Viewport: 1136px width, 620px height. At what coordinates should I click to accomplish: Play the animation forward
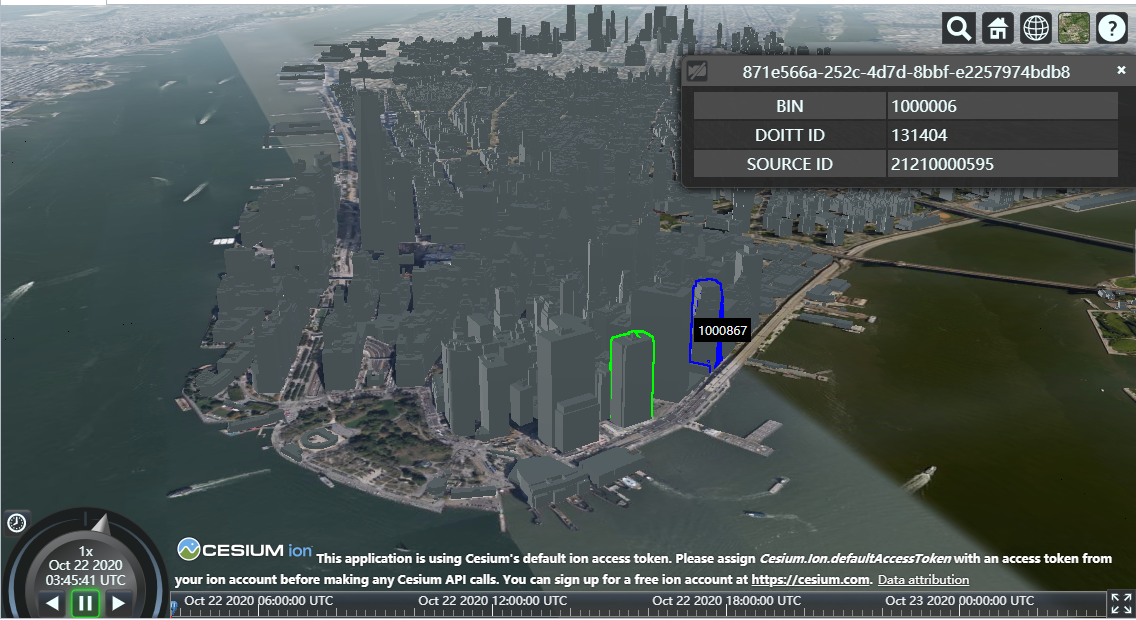[x=118, y=603]
